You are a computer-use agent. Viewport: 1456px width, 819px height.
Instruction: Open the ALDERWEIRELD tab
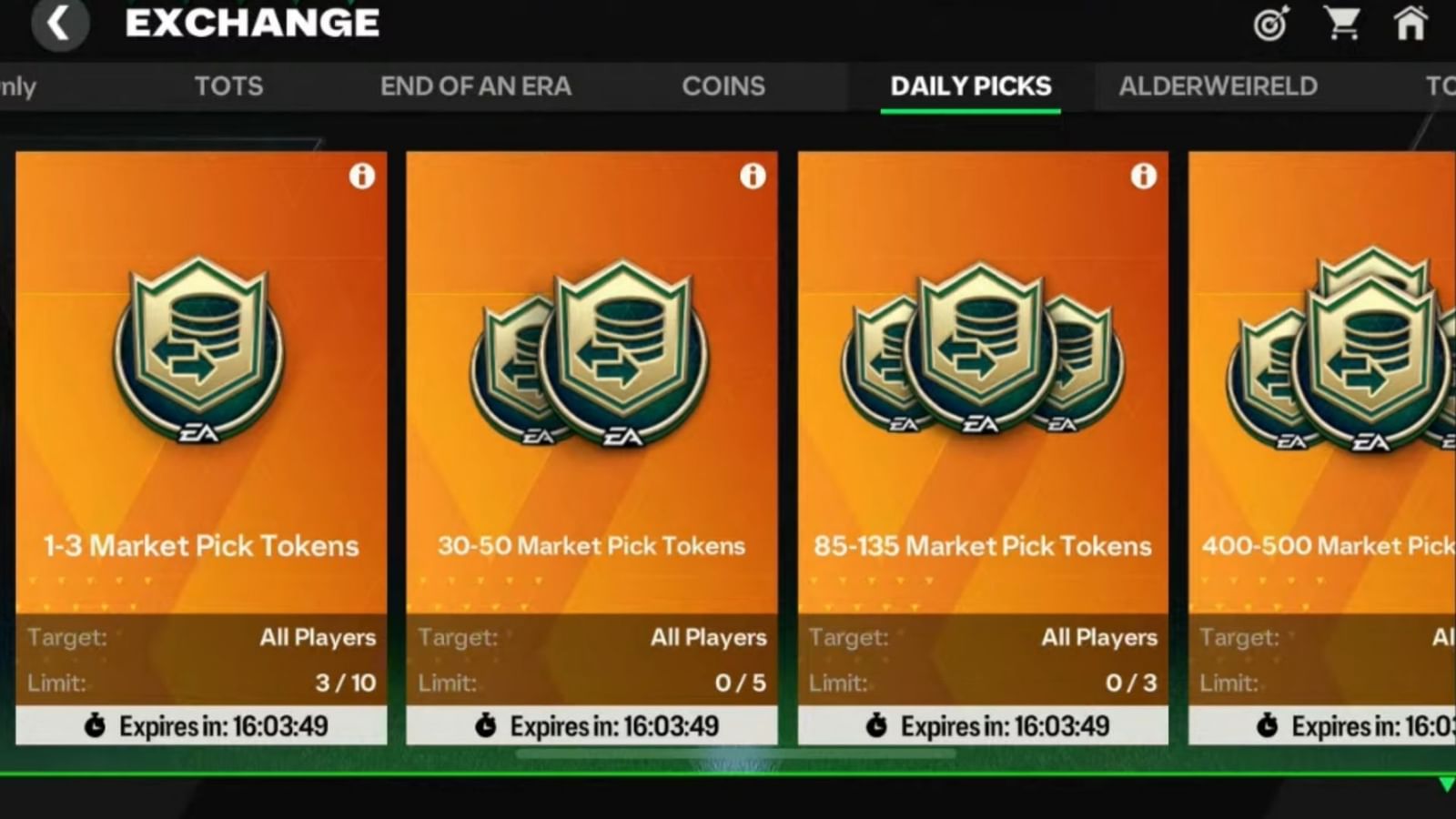point(1218,86)
